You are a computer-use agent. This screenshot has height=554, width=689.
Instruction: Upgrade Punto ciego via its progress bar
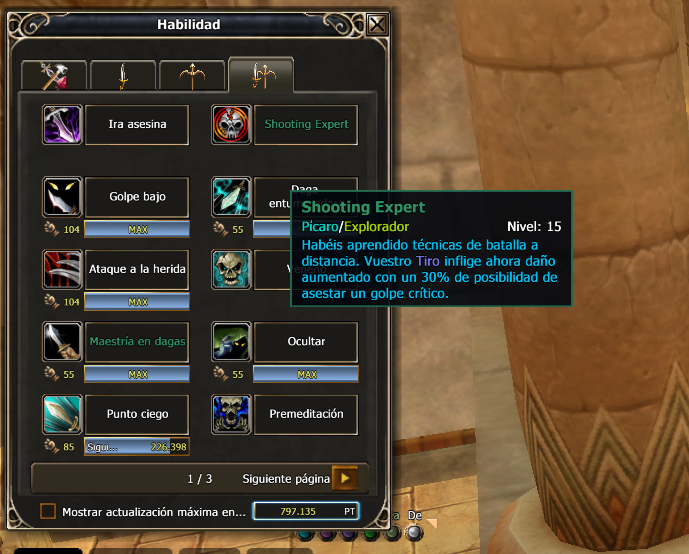pyautogui.click(x=137, y=447)
